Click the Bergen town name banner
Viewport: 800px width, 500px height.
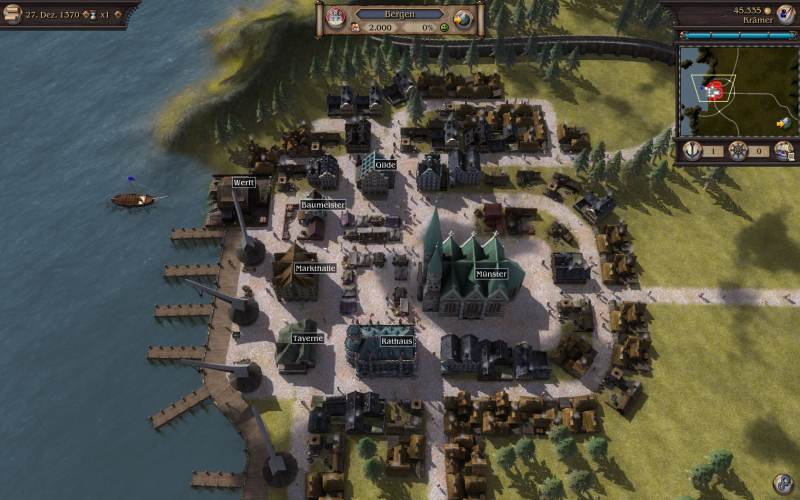coord(398,14)
